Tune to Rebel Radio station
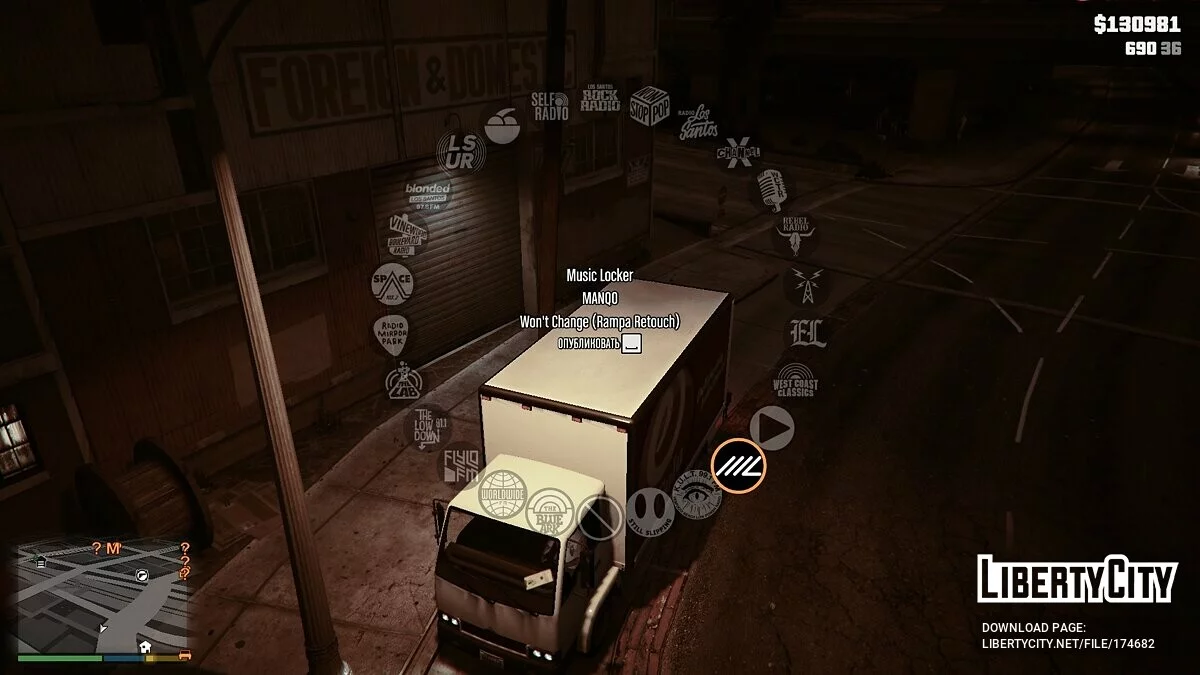The width and height of the screenshot is (1200, 675). (x=796, y=234)
